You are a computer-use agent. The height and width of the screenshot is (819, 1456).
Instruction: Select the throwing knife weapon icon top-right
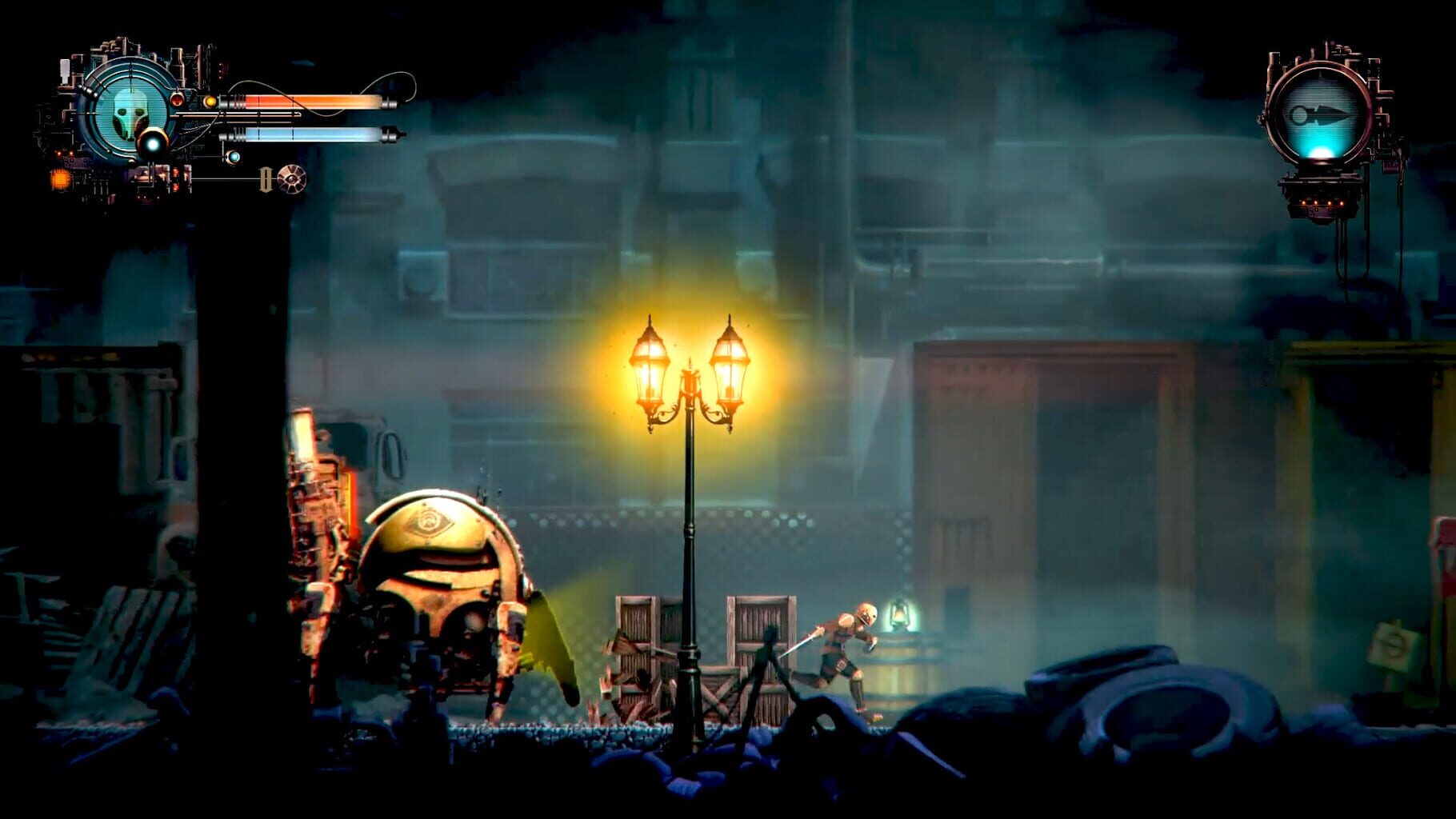pyautogui.click(x=1321, y=114)
